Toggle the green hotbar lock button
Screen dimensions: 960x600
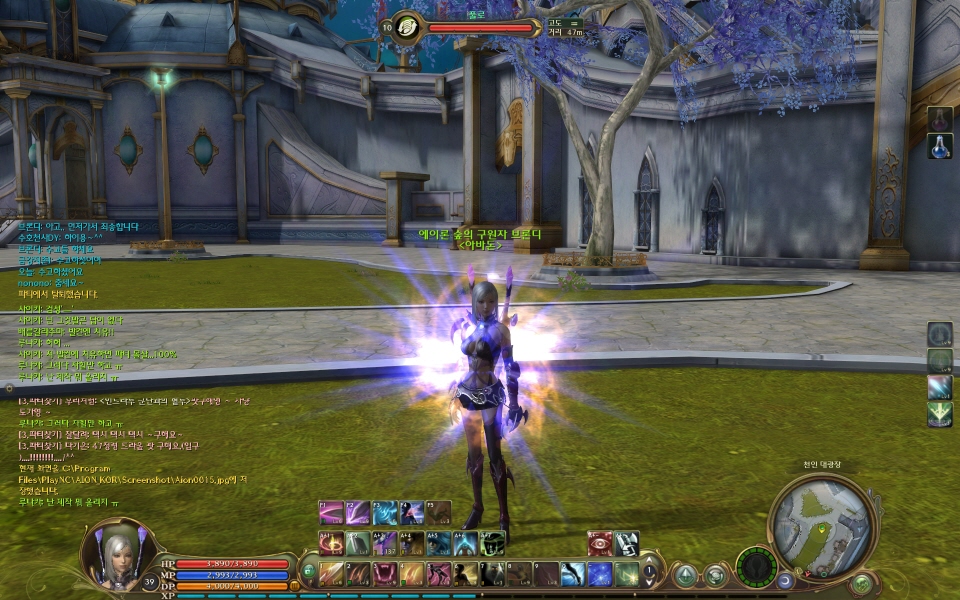point(309,574)
